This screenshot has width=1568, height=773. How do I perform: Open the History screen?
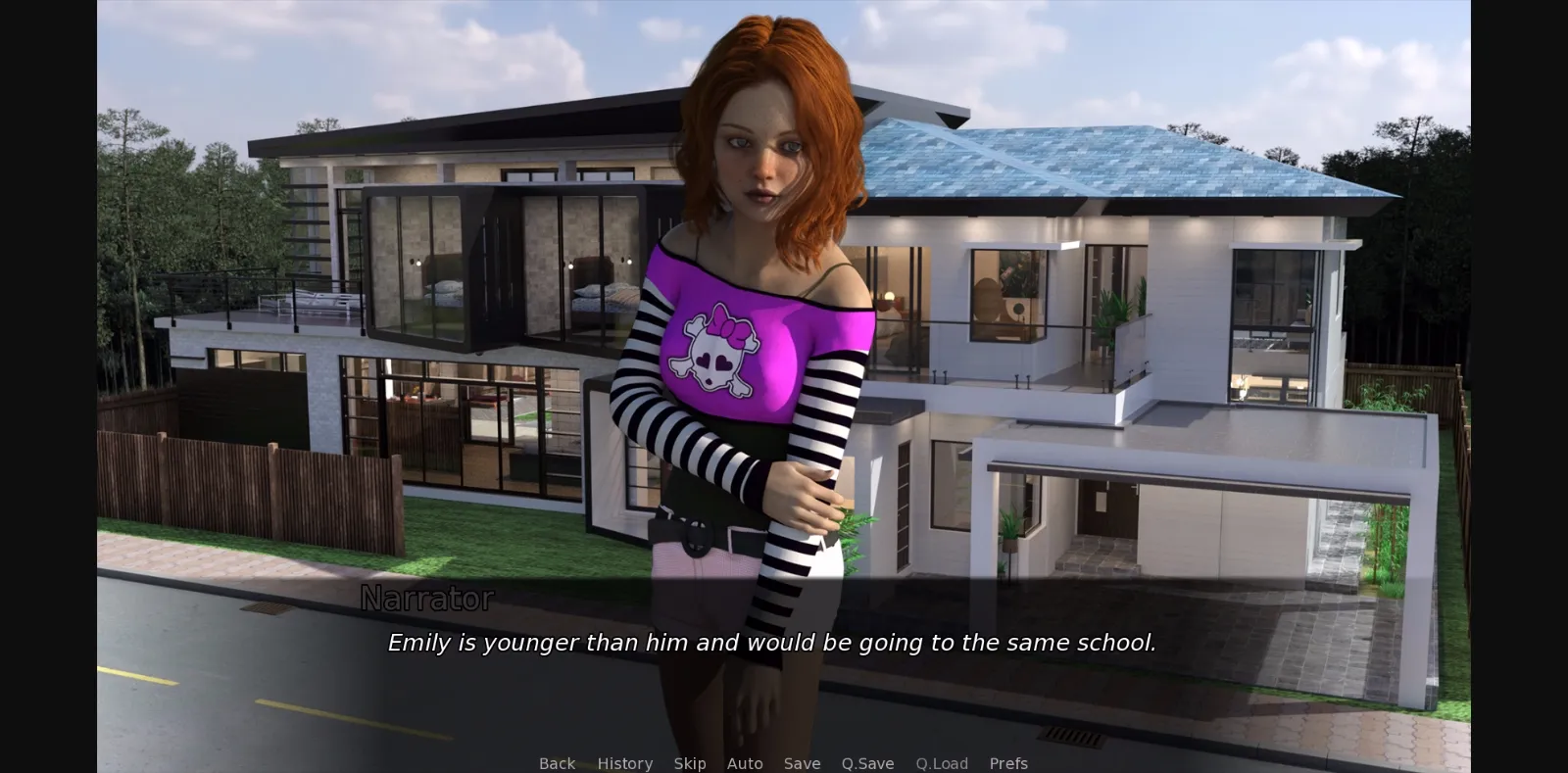(624, 763)
